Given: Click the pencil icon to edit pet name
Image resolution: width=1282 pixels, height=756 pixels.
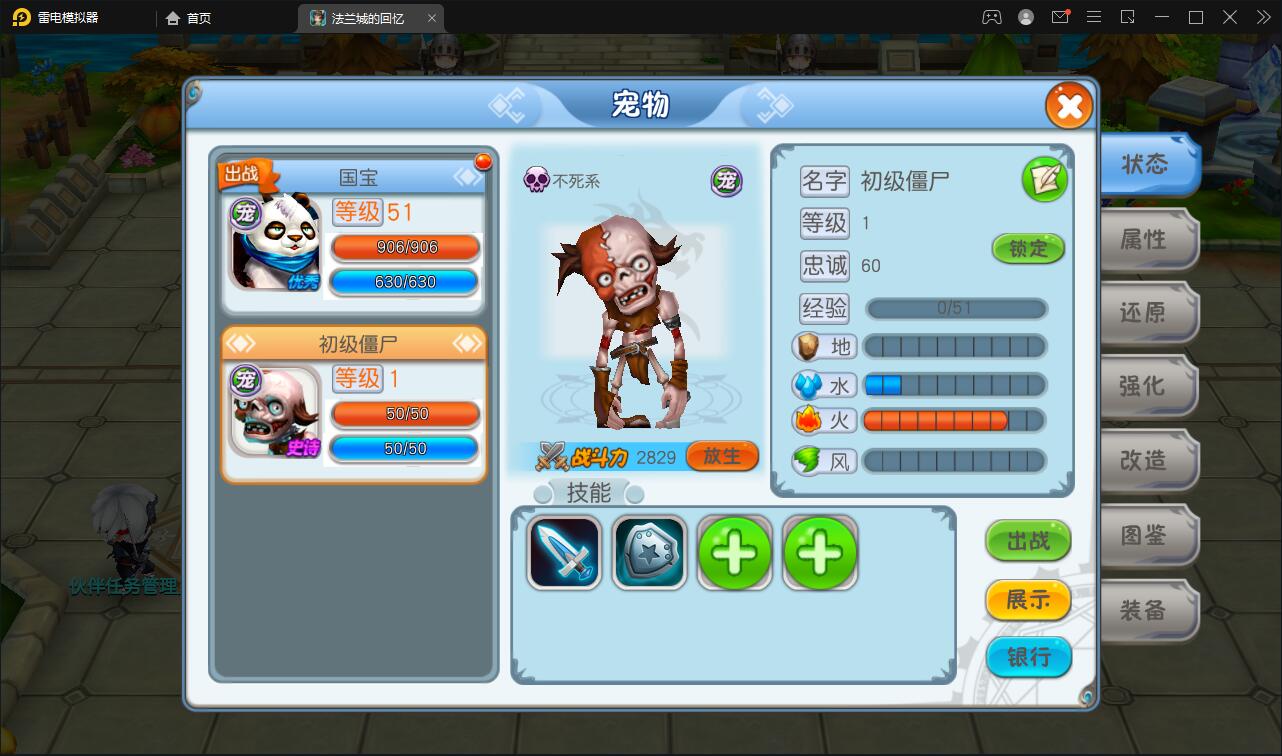Looking at the screenshot, I should tap(1045, 180).
